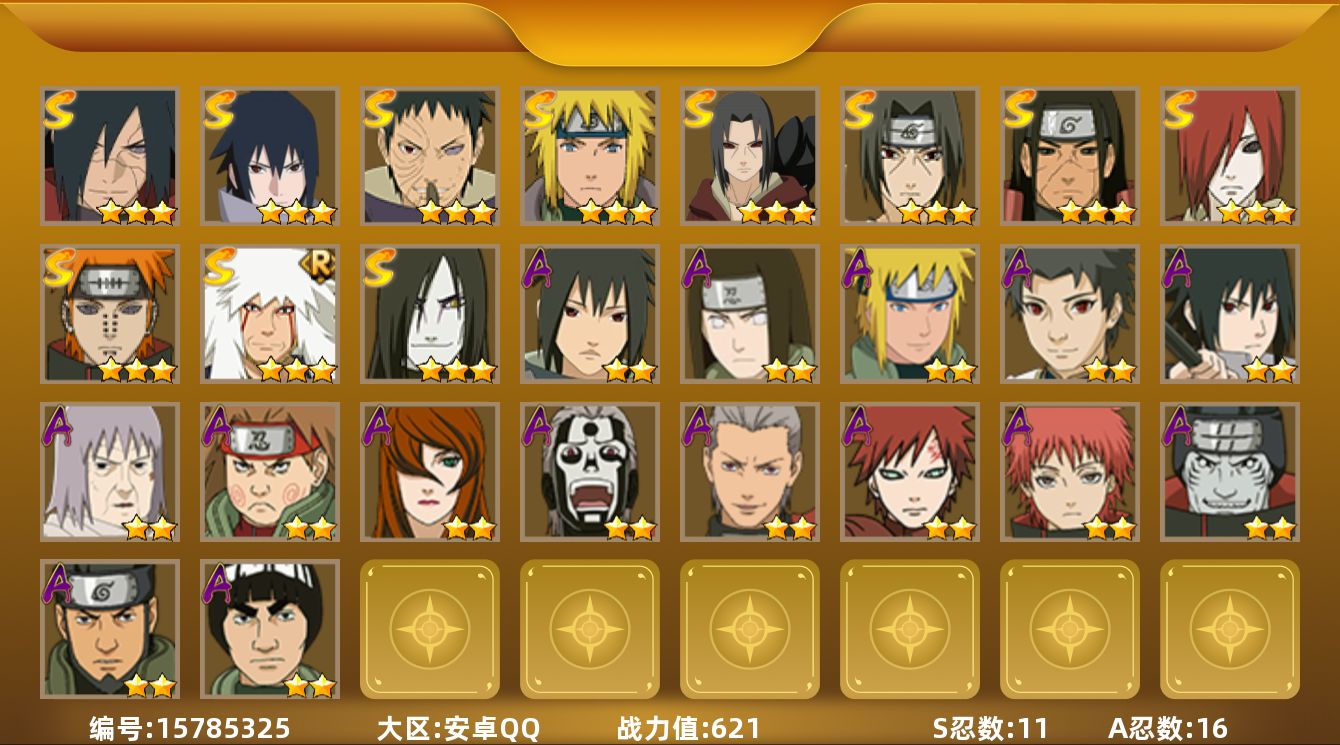
Task: Open red-haired Nagato's S-rank portrait
Action: (1230, 155)
